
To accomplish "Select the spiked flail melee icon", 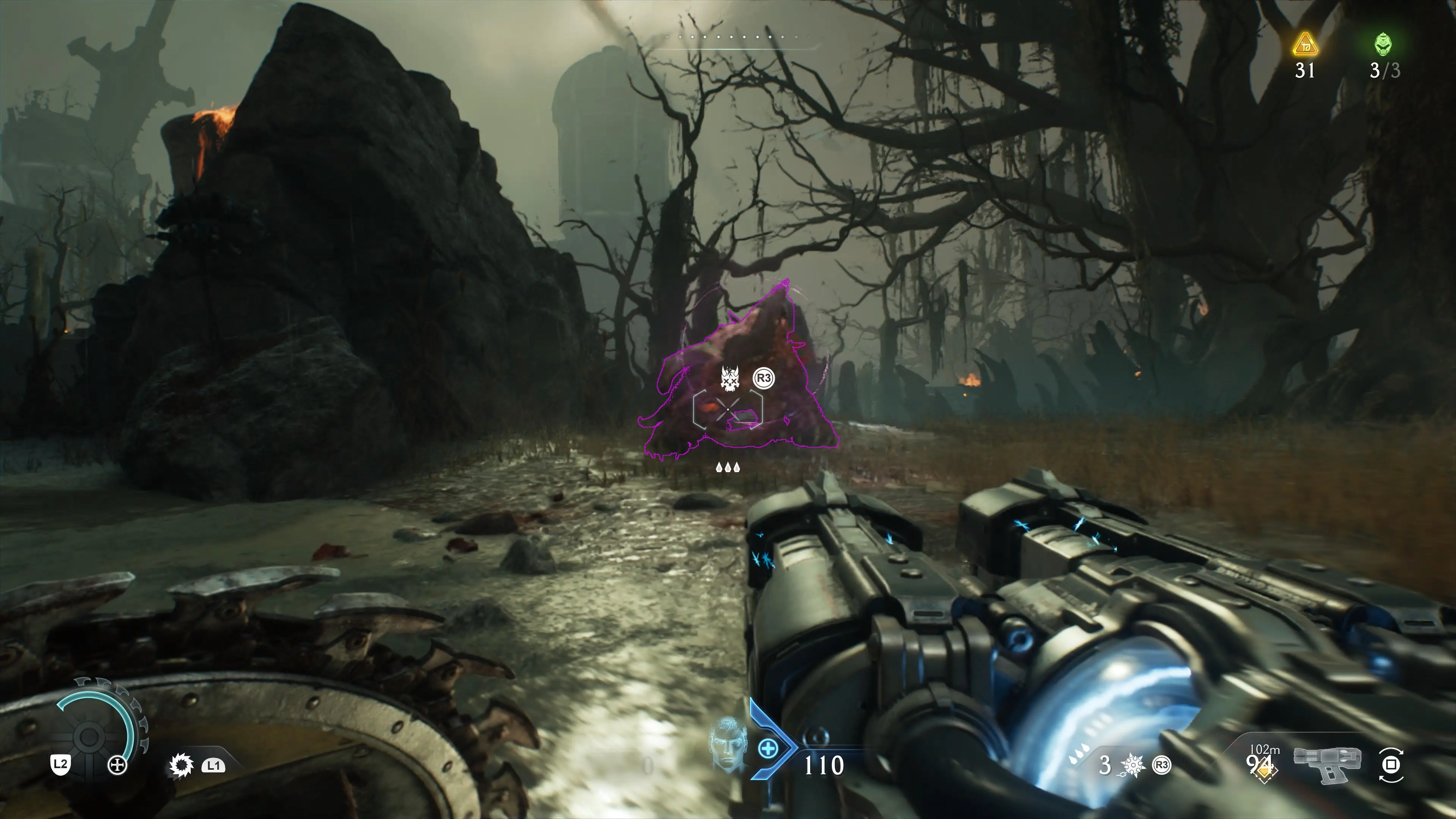I will coord(1133,766).
